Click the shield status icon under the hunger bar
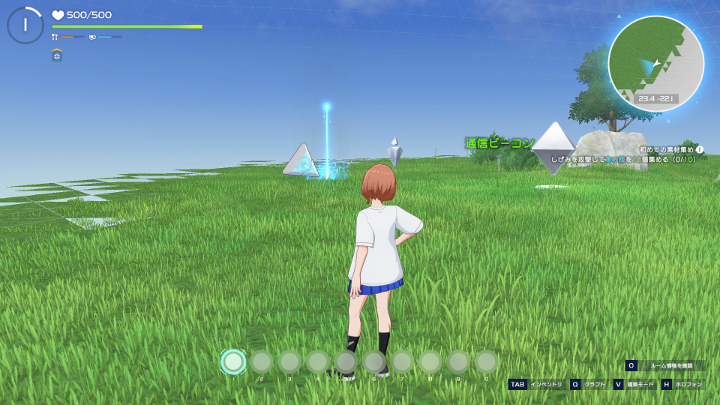Screen dimensions: 720x405 coord(57,55)
